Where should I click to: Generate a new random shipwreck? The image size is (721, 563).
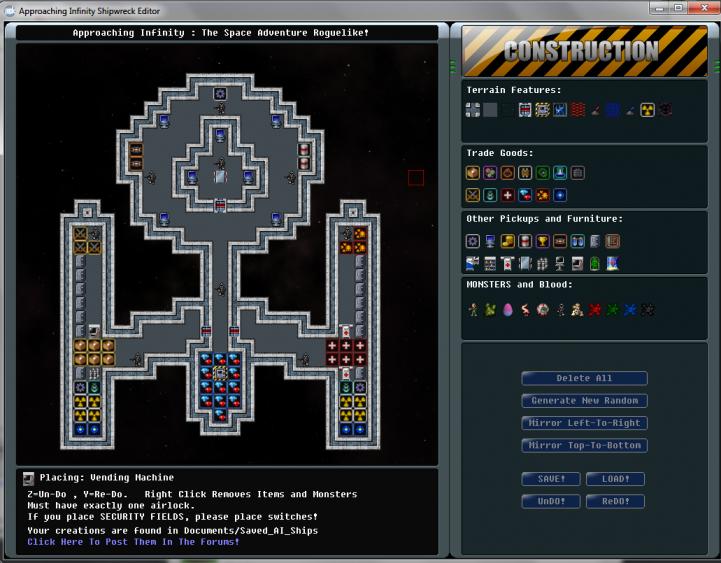pos(584,400)
